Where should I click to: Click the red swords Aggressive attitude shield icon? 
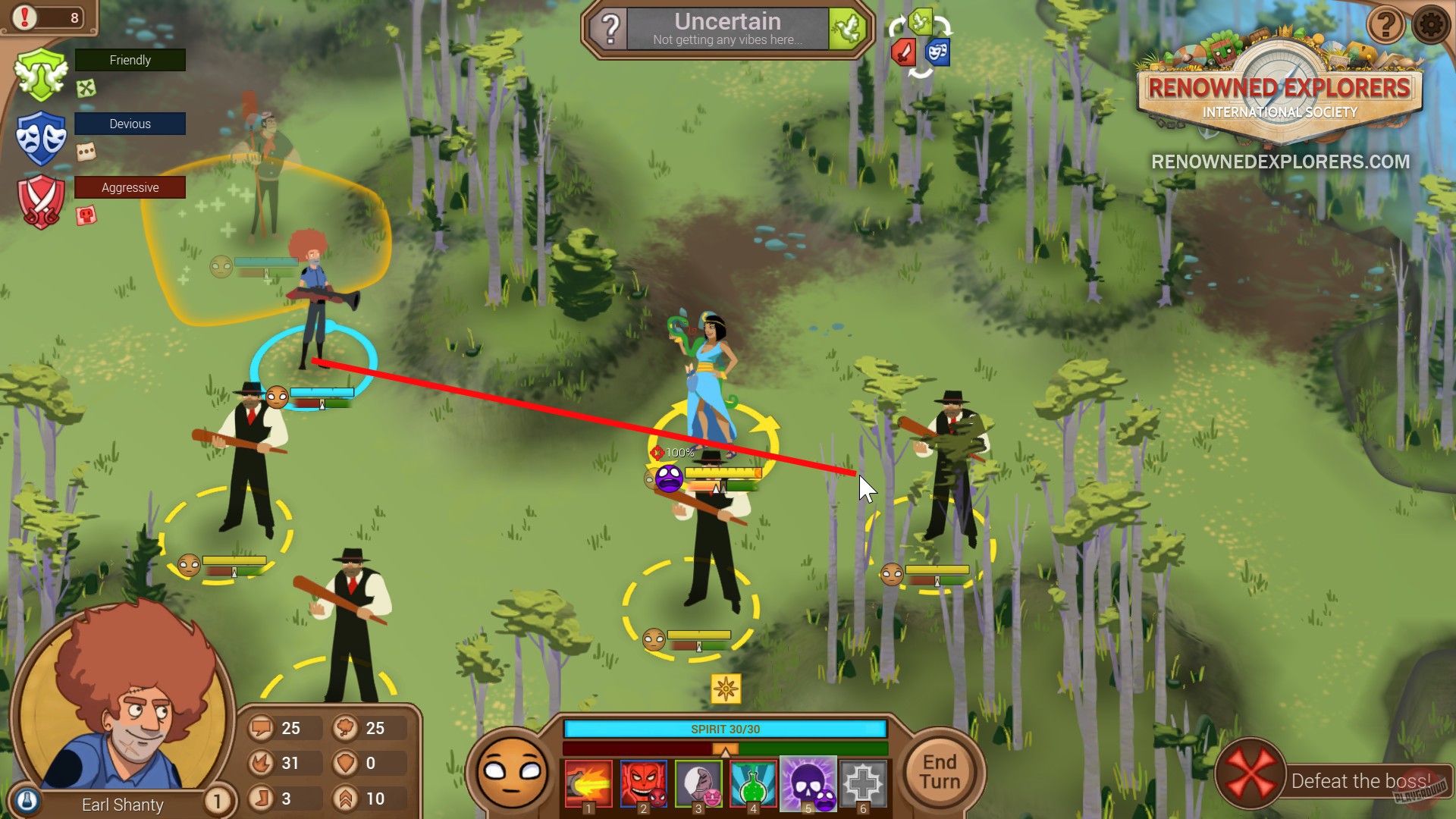[x=39, y=199]
